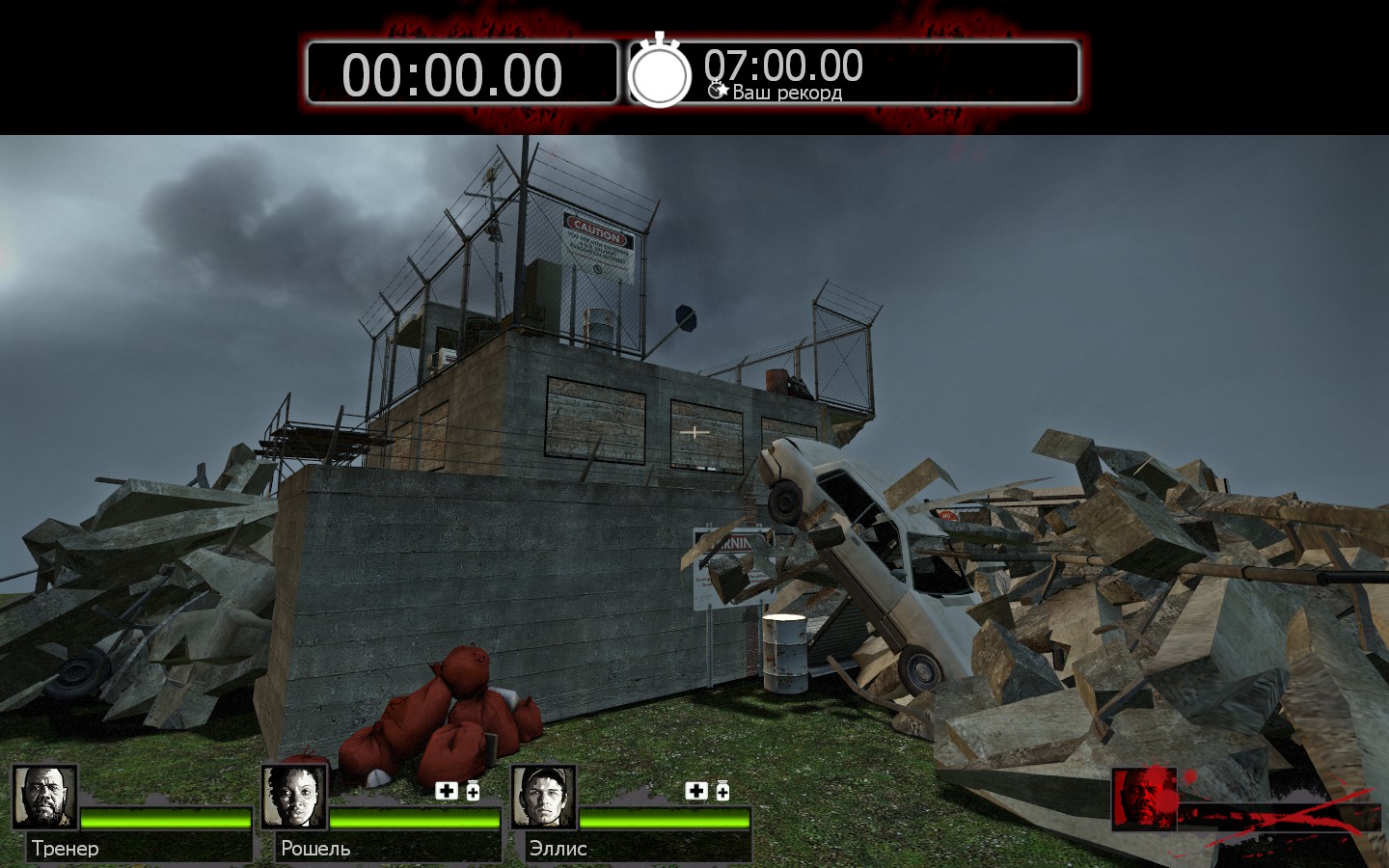The image size is (1389, 868).
Task: Select the first aid kit icon above Эллис's health
Action: [696, 791]
